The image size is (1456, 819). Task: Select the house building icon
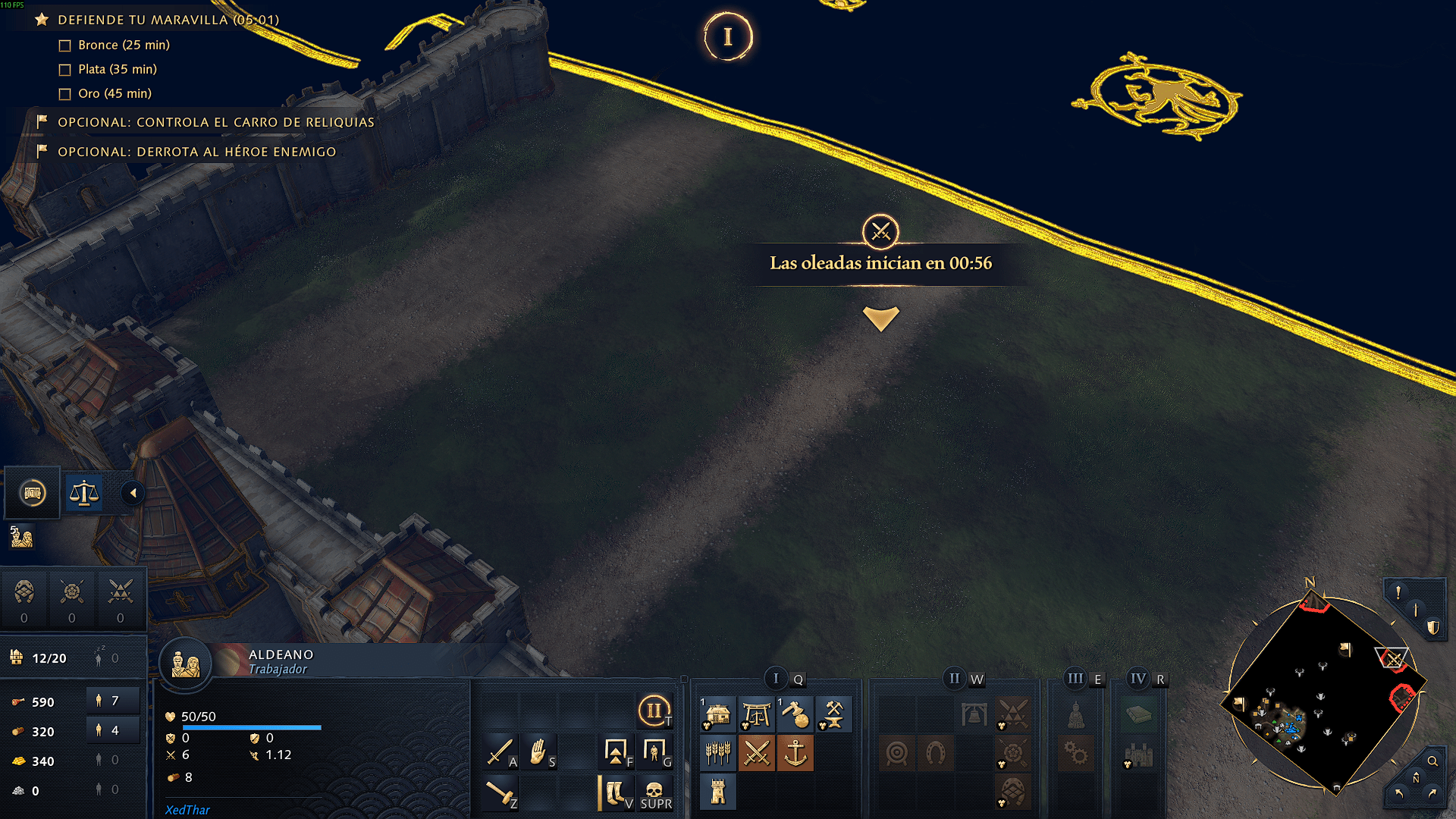tap(717, 714)
